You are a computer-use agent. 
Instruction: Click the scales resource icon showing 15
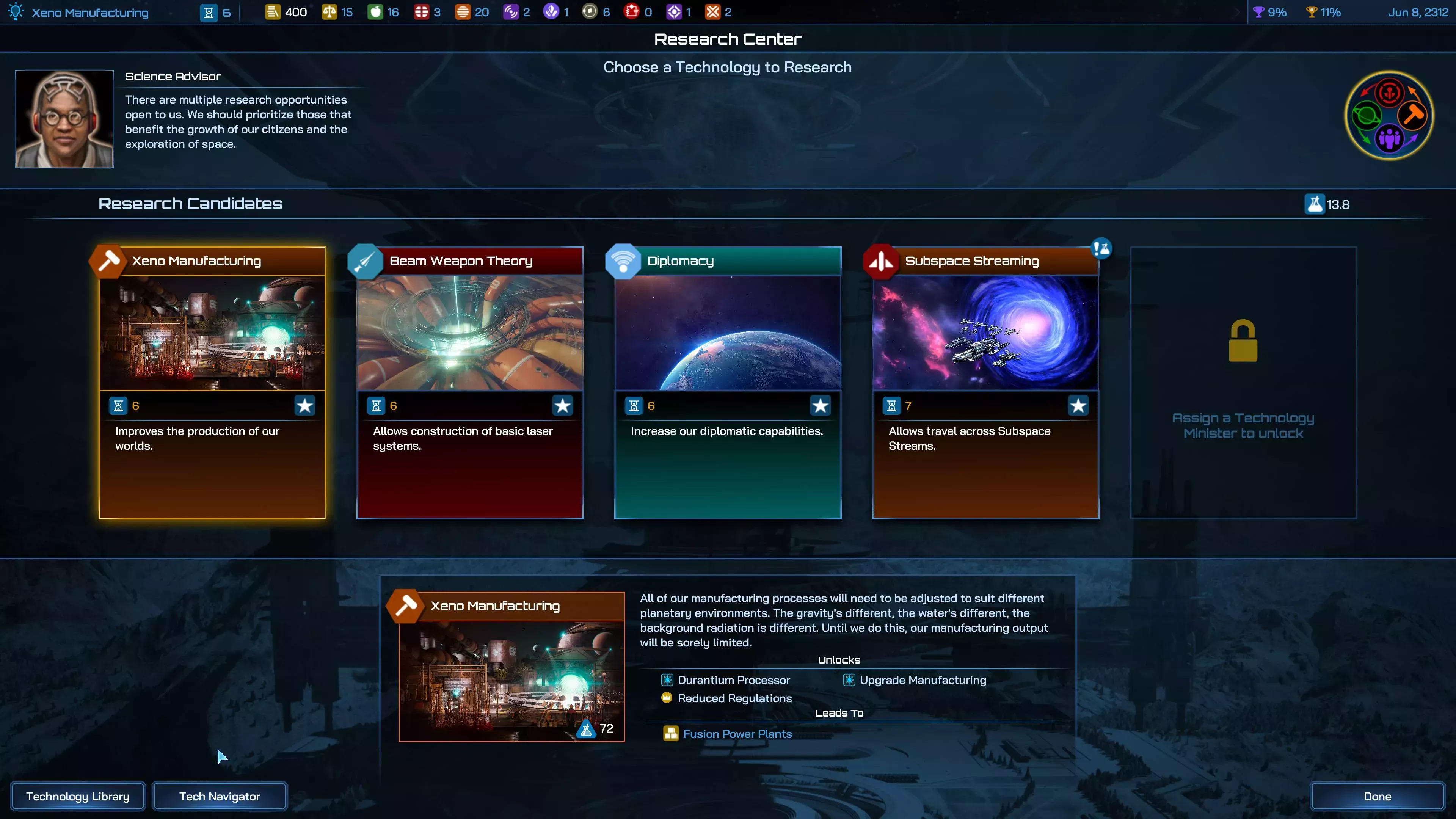click(x=331, y=11)
